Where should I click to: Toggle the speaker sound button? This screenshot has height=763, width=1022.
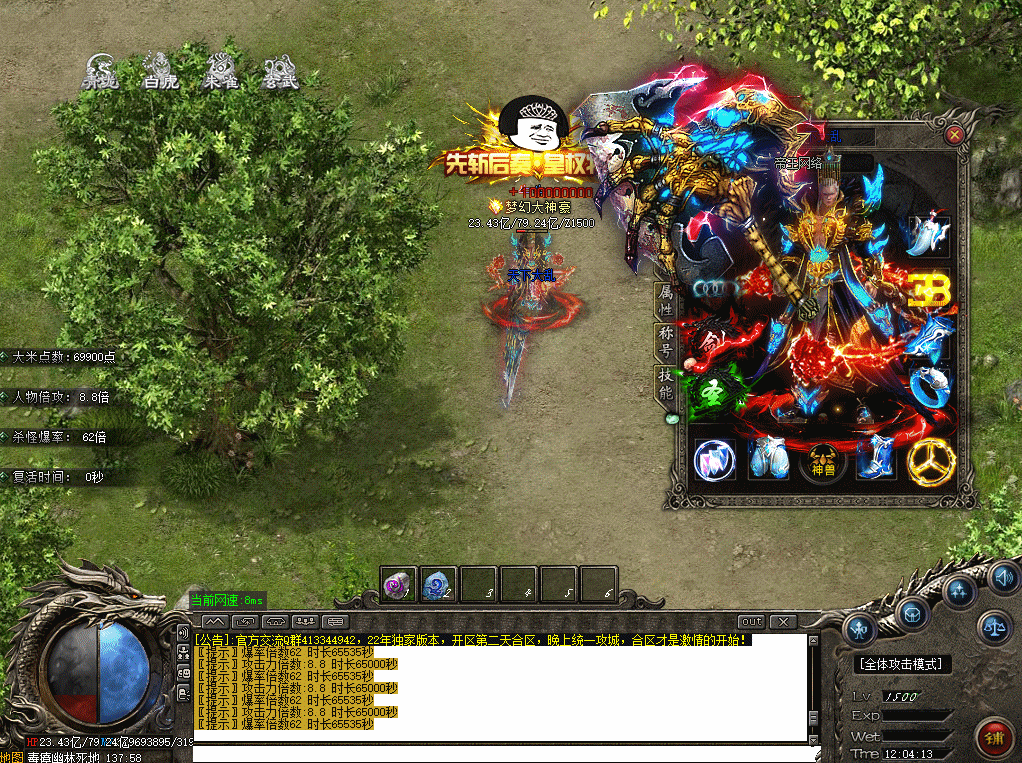pos(1002,577)
